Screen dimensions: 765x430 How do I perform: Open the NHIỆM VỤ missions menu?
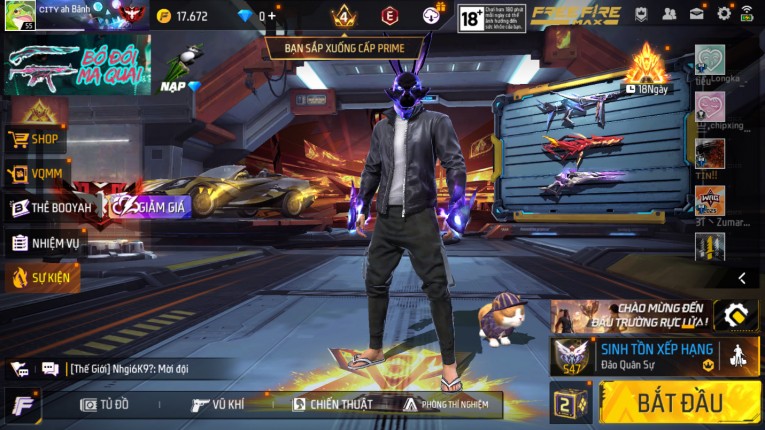point(45,243)
